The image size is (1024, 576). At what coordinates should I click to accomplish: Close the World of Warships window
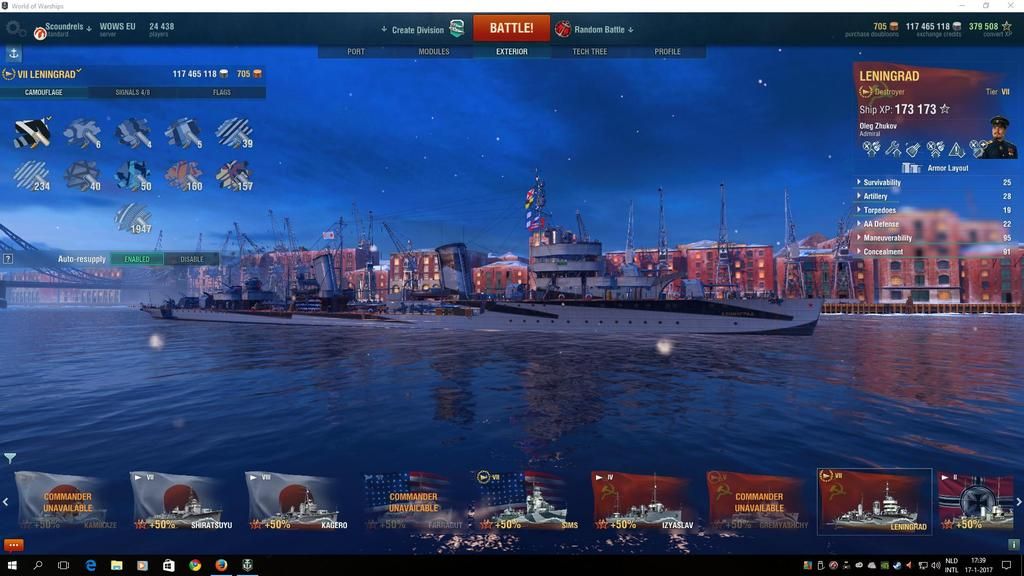click(x=1009, y=6)
